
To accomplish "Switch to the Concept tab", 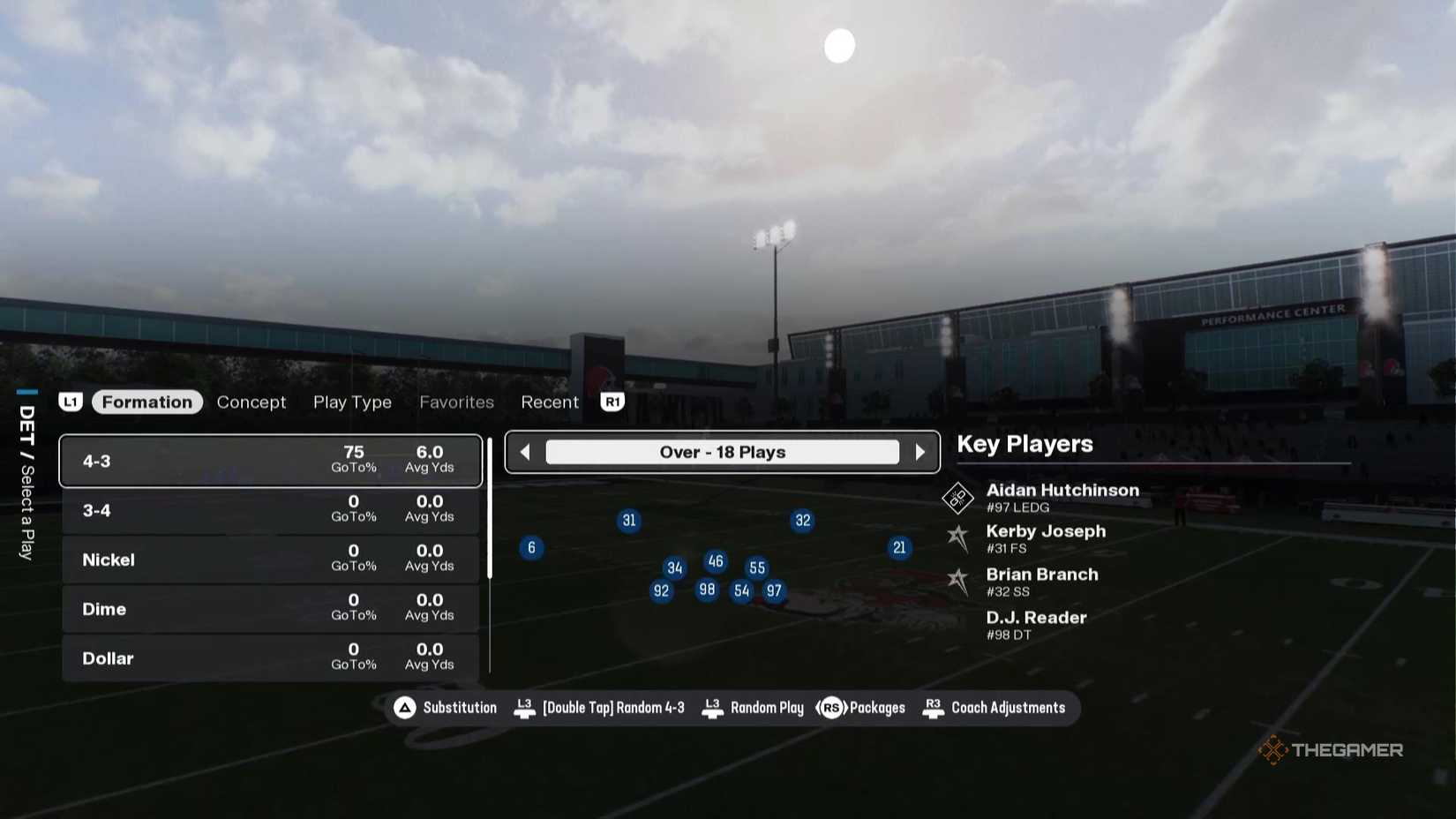I will tap(251, 402).
